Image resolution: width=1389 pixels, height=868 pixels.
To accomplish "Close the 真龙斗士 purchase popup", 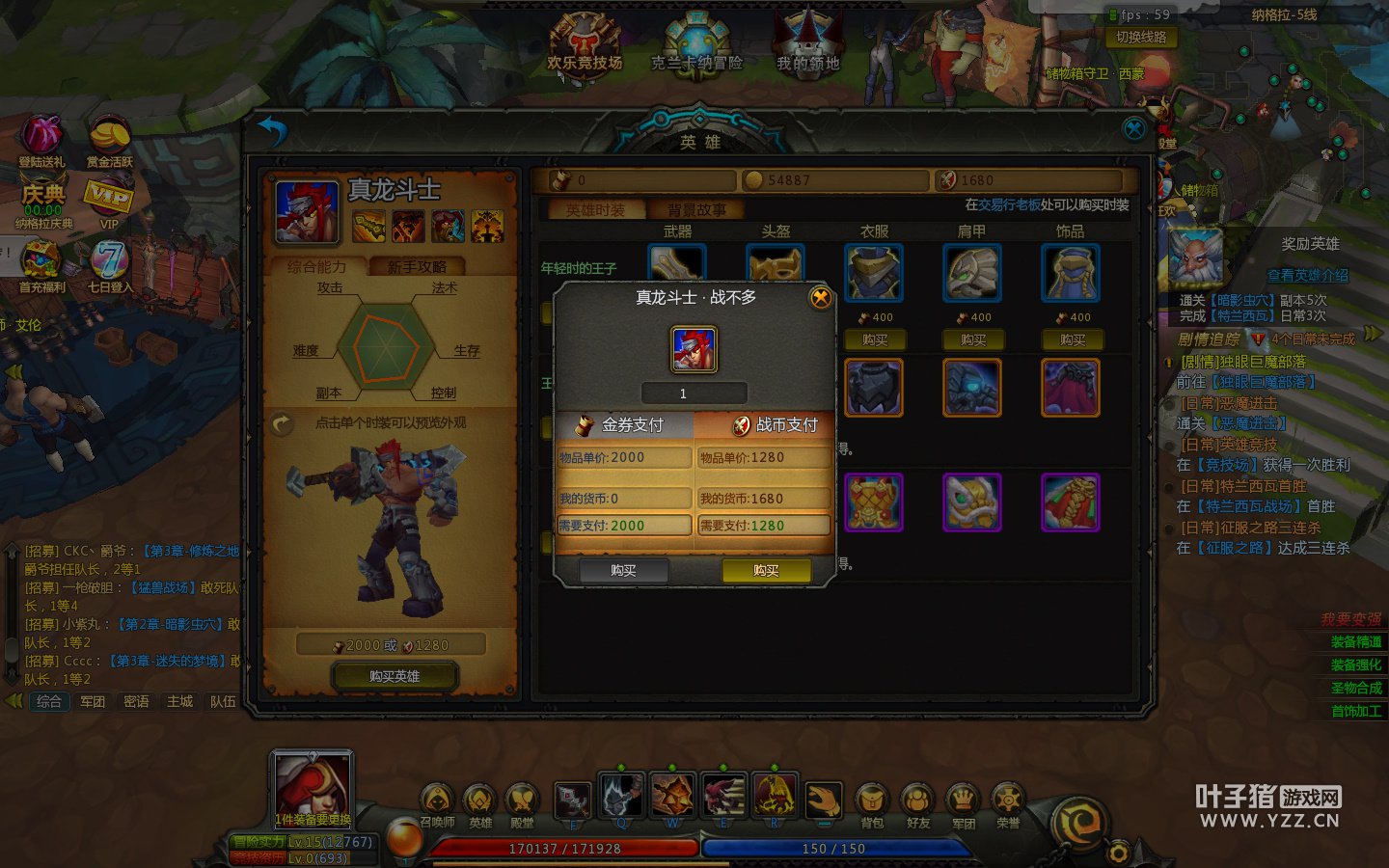I will point(820,298).
